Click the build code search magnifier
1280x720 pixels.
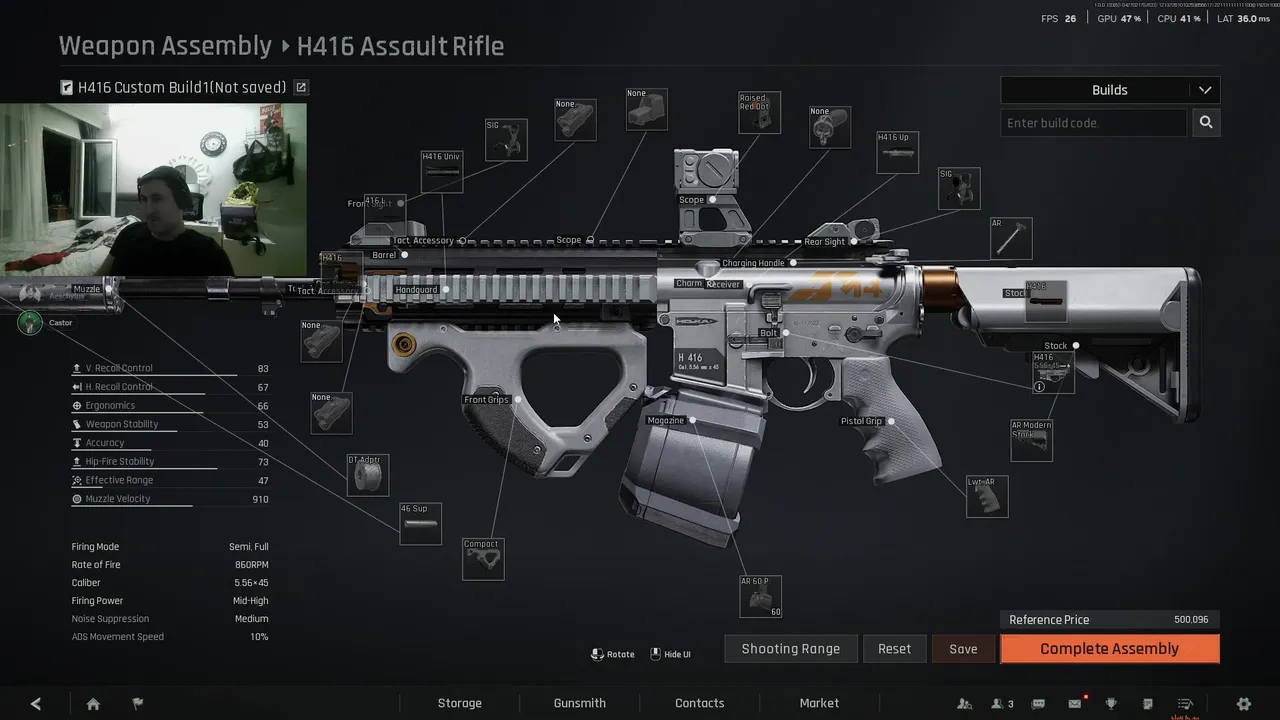[1206, 123]
